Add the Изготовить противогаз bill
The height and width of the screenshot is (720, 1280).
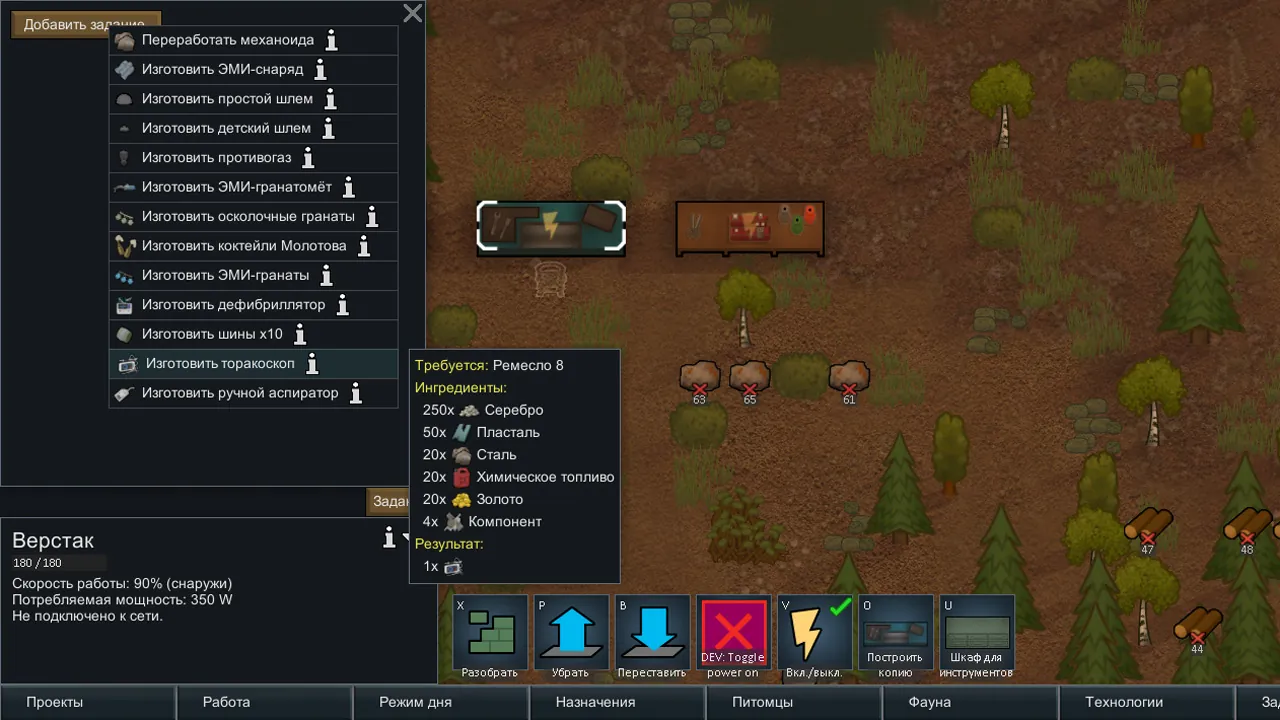pos(216,158)
